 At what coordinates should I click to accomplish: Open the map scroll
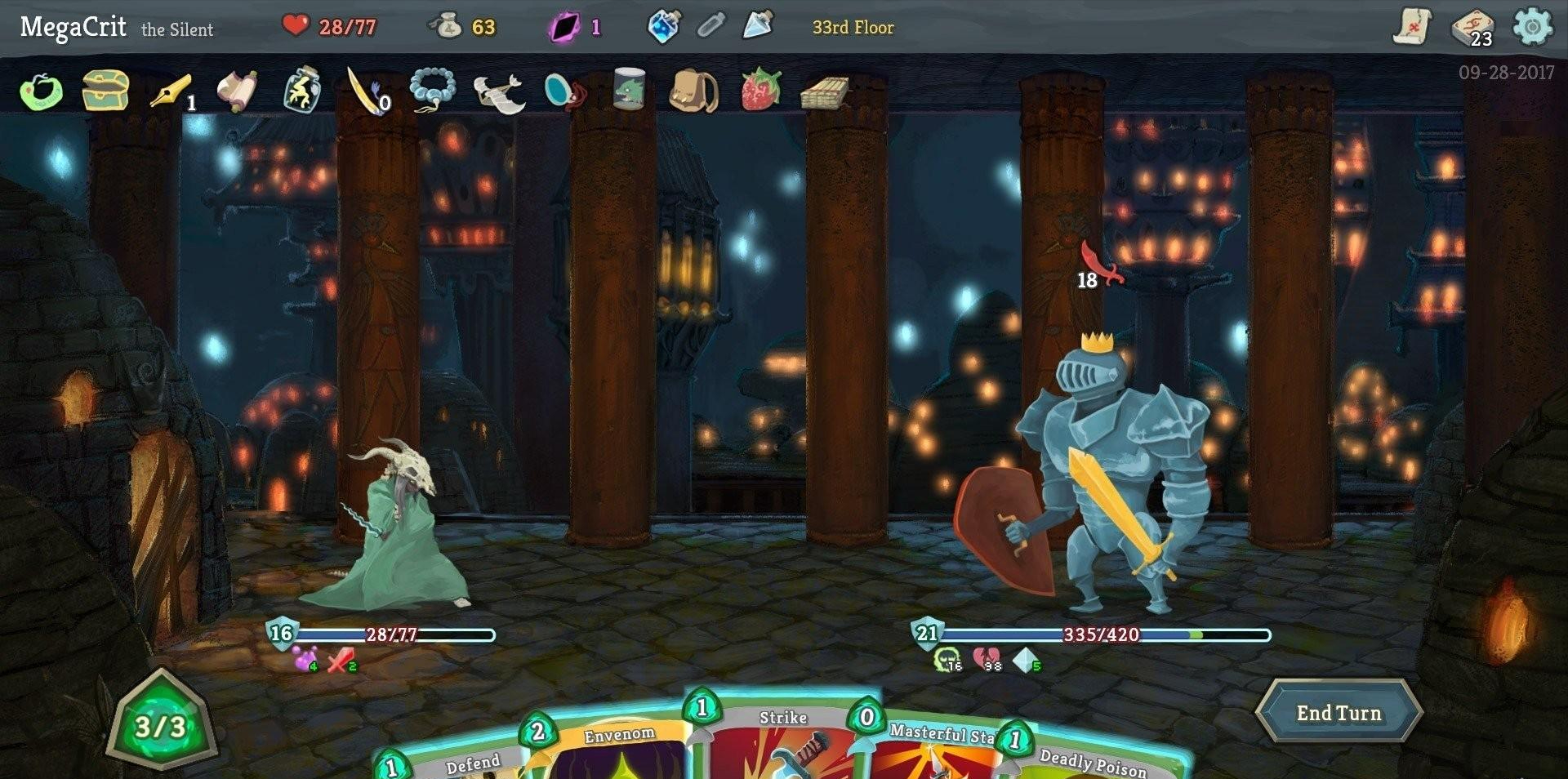1412,28
